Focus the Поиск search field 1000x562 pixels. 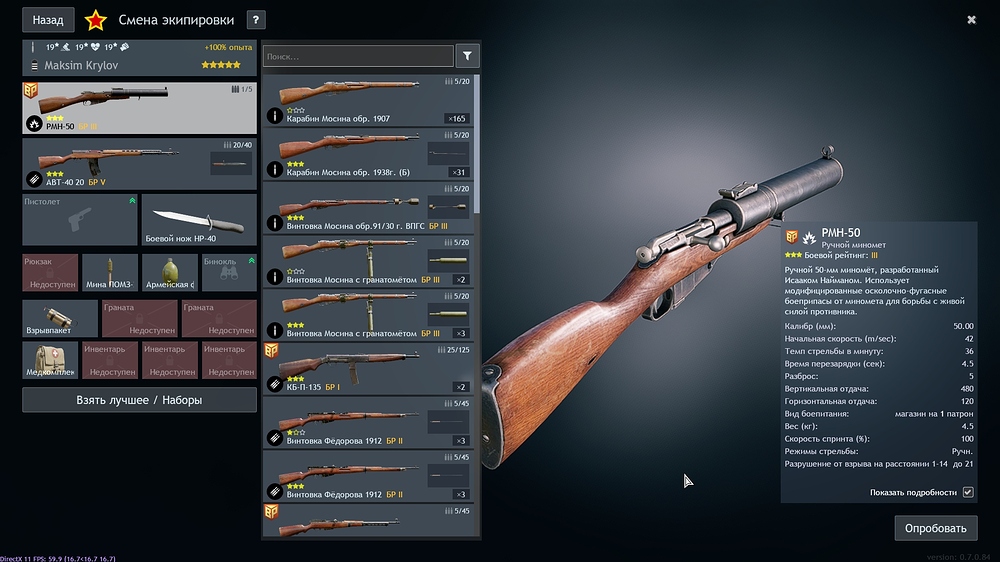click(x=358, y=56)
